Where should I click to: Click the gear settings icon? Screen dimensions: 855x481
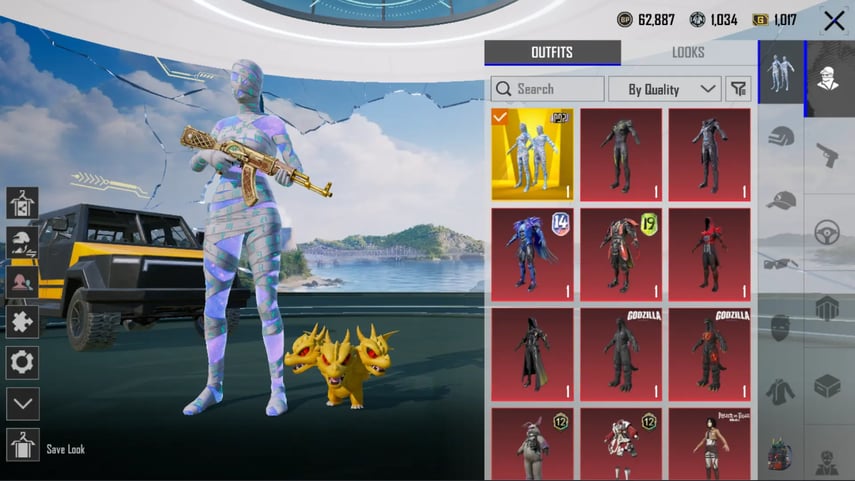click(22, 362)
